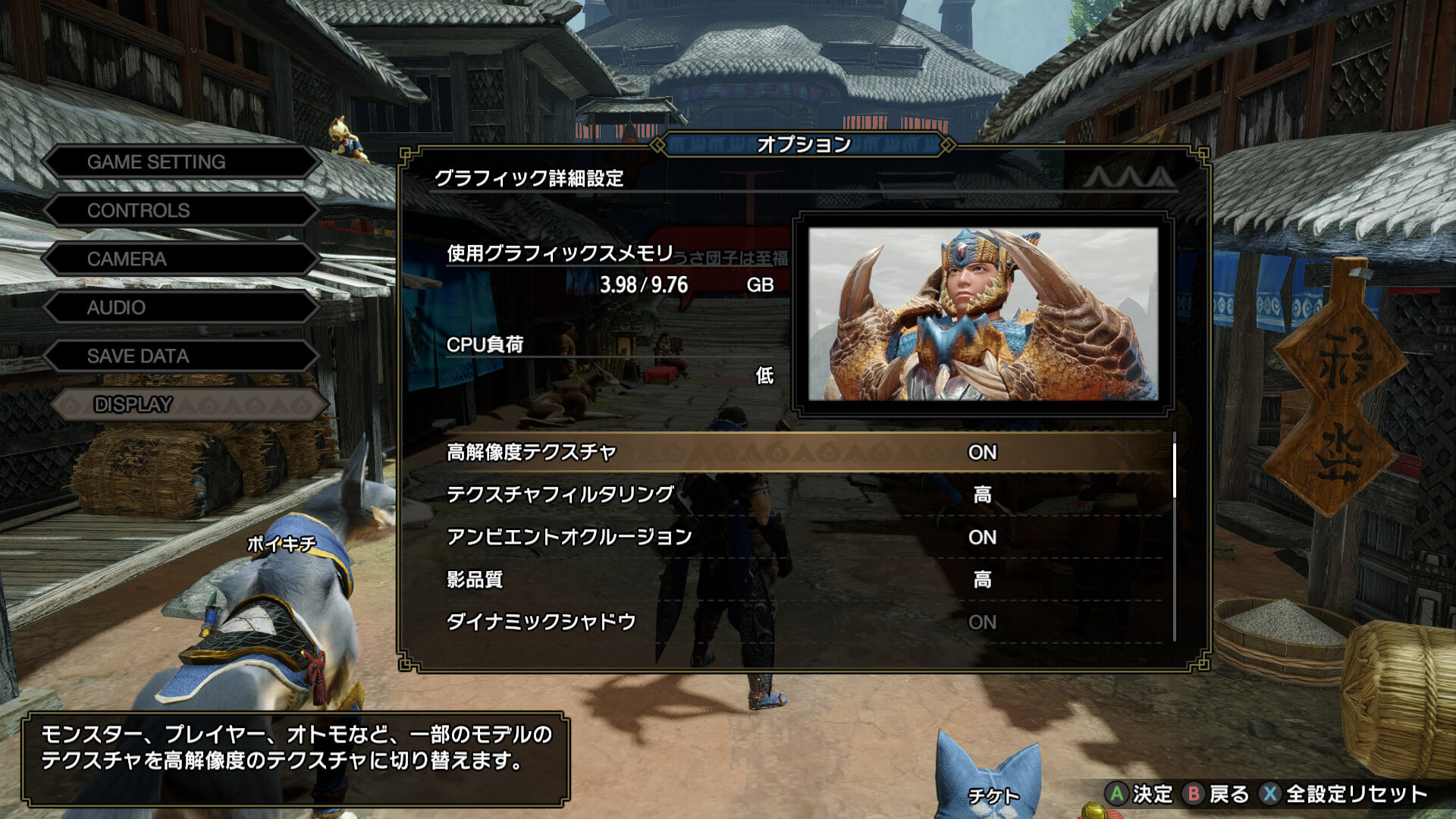Toggle アンビエントオクルージョン option
1456x819 pixels.
click(804, 538)
